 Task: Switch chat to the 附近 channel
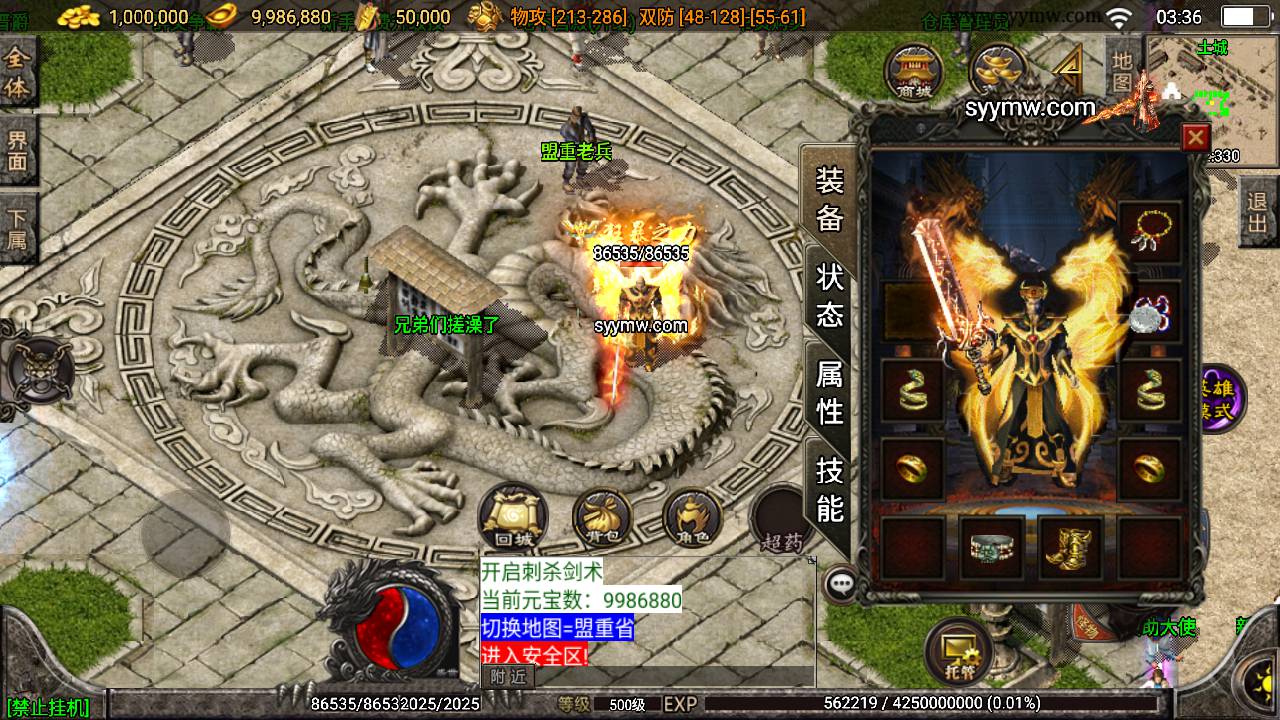click(x=507, y=677)
